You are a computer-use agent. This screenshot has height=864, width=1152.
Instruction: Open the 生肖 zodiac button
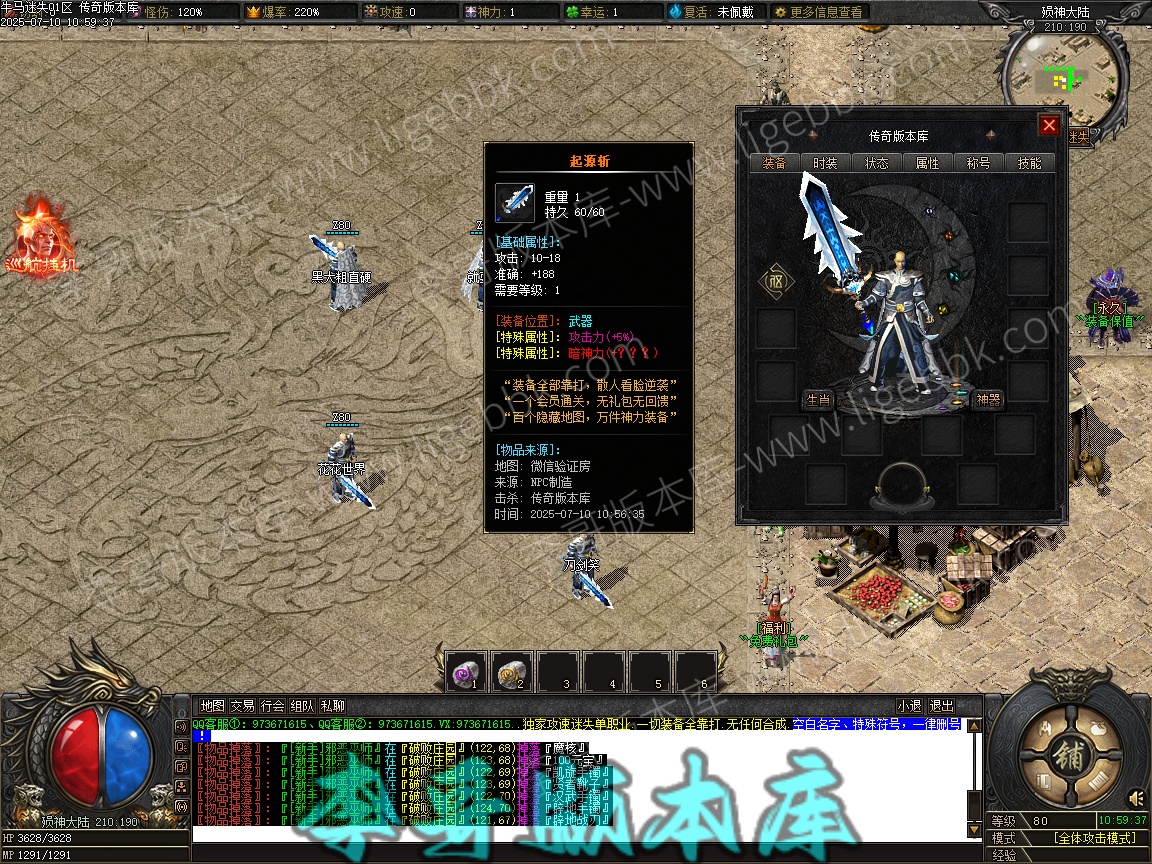tap(818, 400)
